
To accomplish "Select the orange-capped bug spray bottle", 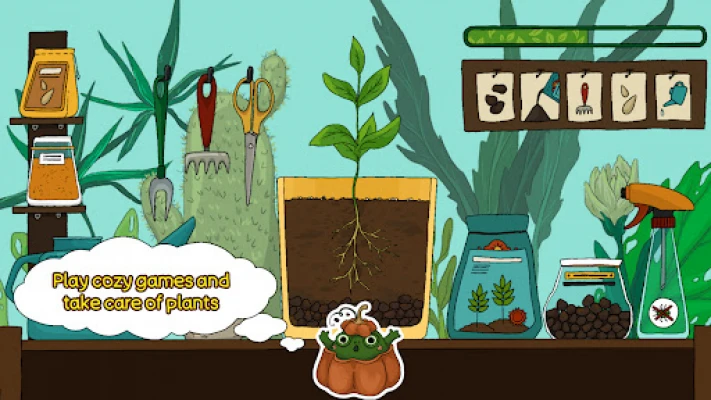I will (660, 260).
